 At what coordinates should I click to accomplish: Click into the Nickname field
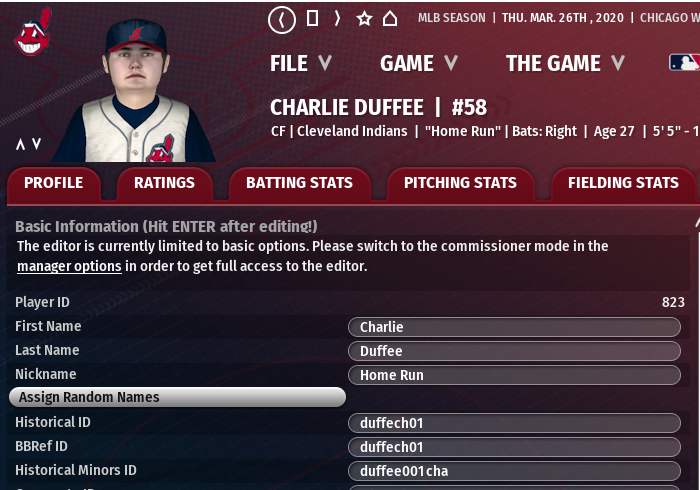click(514, 375)
